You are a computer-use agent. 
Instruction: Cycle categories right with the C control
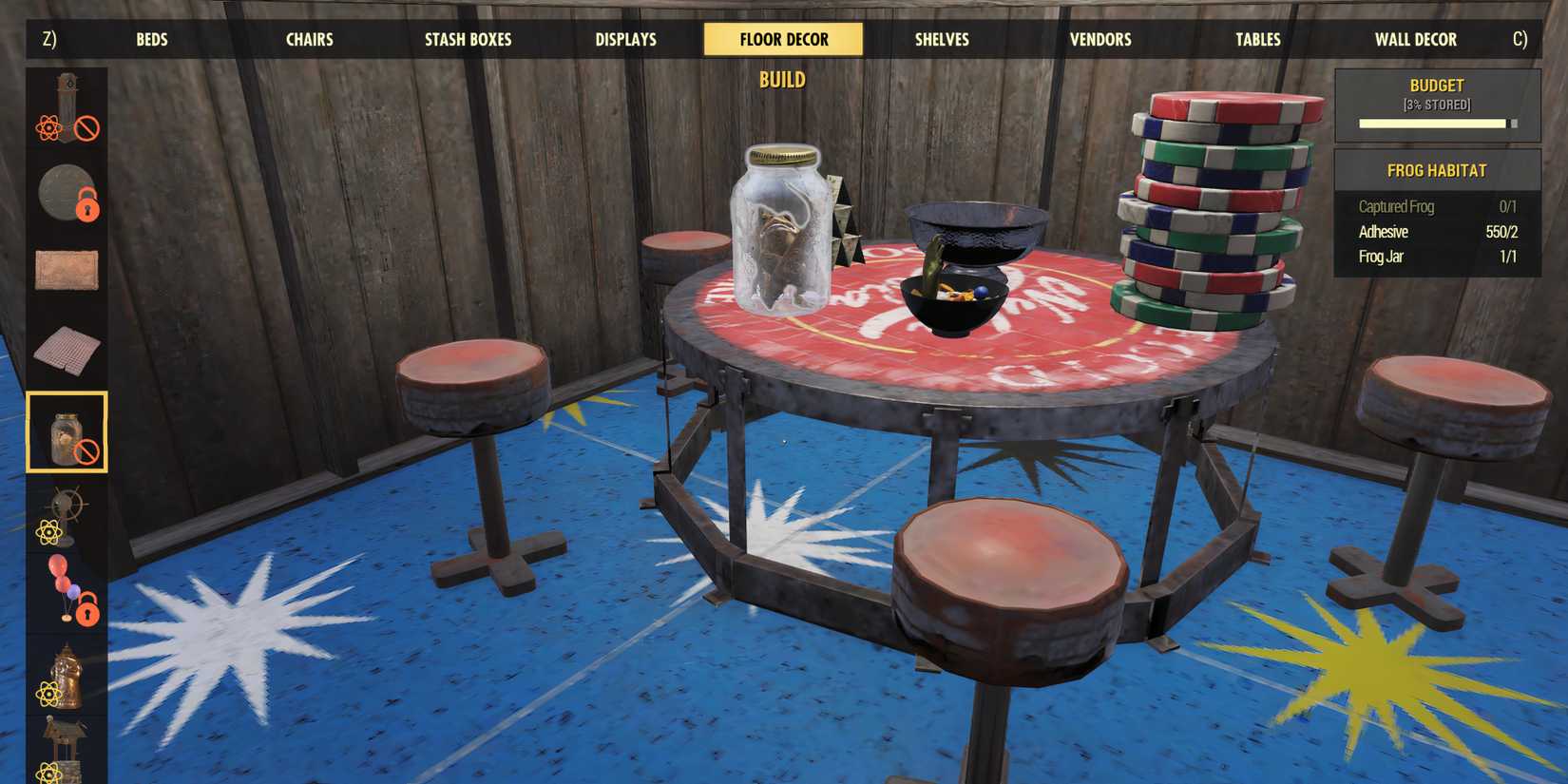click(1521, 39)
